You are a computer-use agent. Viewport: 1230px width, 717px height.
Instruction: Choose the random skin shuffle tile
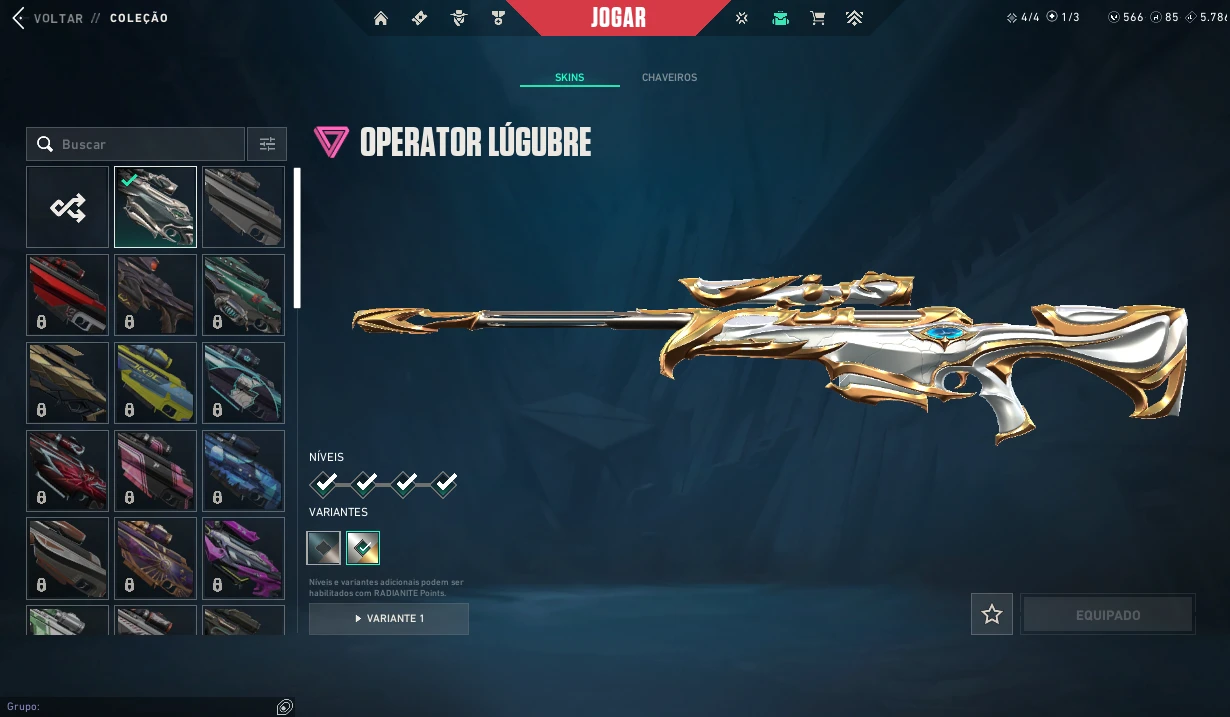[68, 207]
